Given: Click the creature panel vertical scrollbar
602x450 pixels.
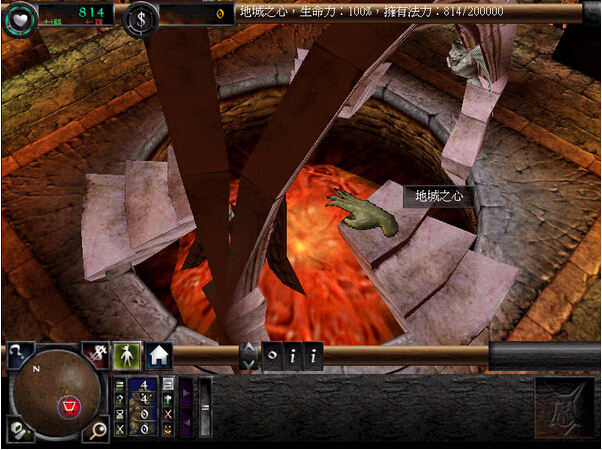Looking at the screenshot, I should pos(205,407).
